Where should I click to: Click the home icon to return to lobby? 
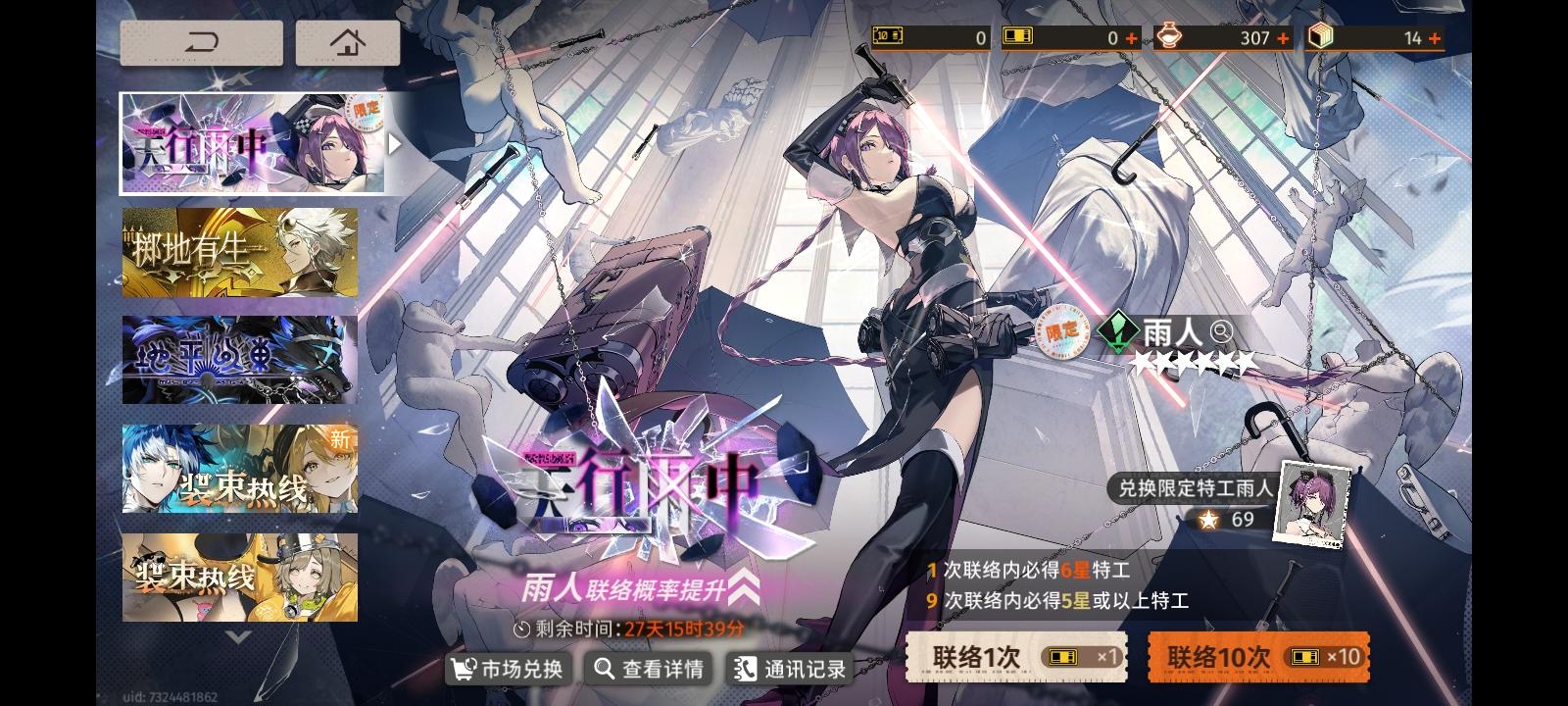point(348,42)
